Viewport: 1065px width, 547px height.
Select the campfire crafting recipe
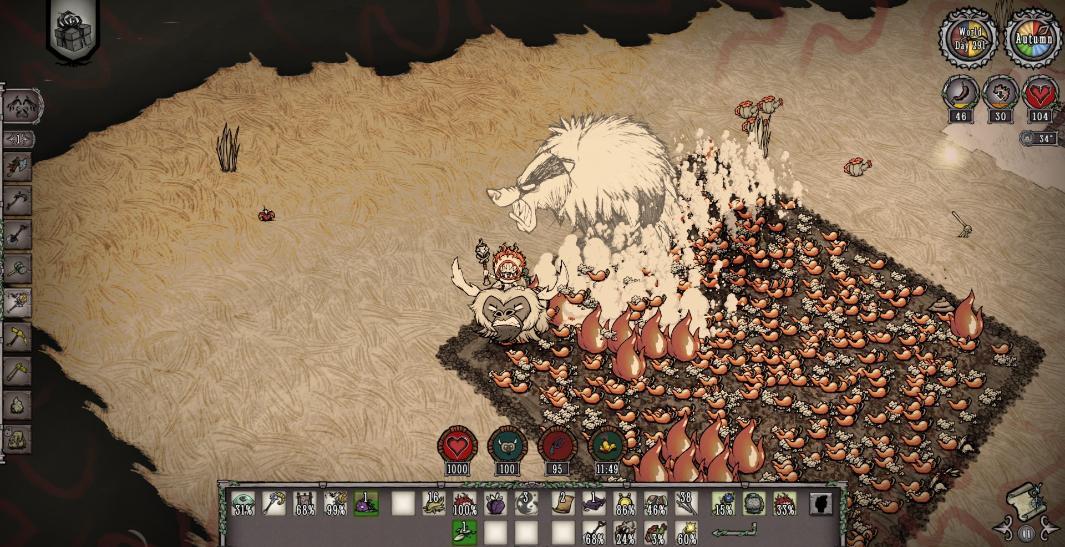coord(19,404)
